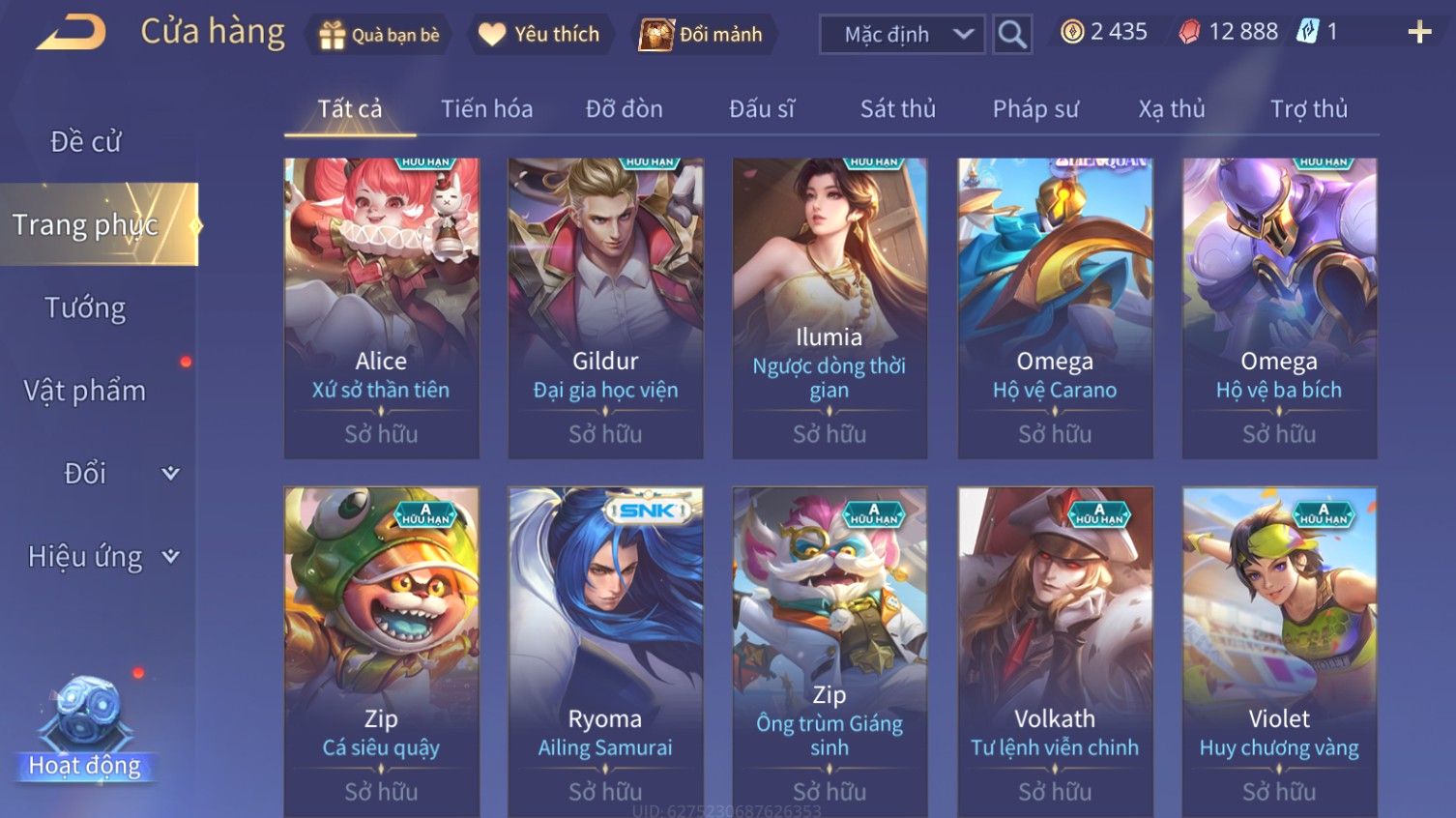Switch to the Tiến hóa tab

(486, 109)
